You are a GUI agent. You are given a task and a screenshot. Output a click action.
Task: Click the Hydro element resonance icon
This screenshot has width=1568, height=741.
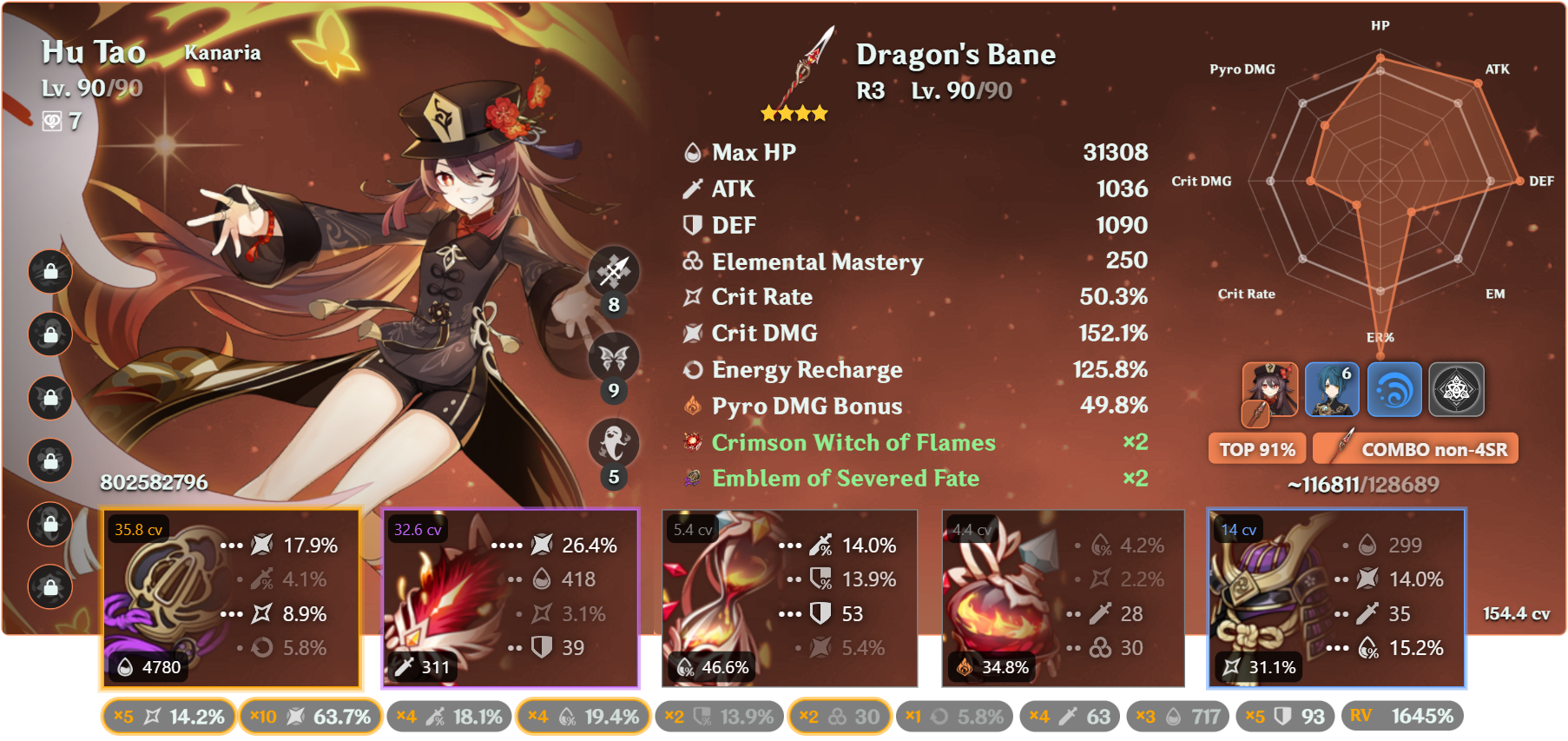[x=1394, y=389]
